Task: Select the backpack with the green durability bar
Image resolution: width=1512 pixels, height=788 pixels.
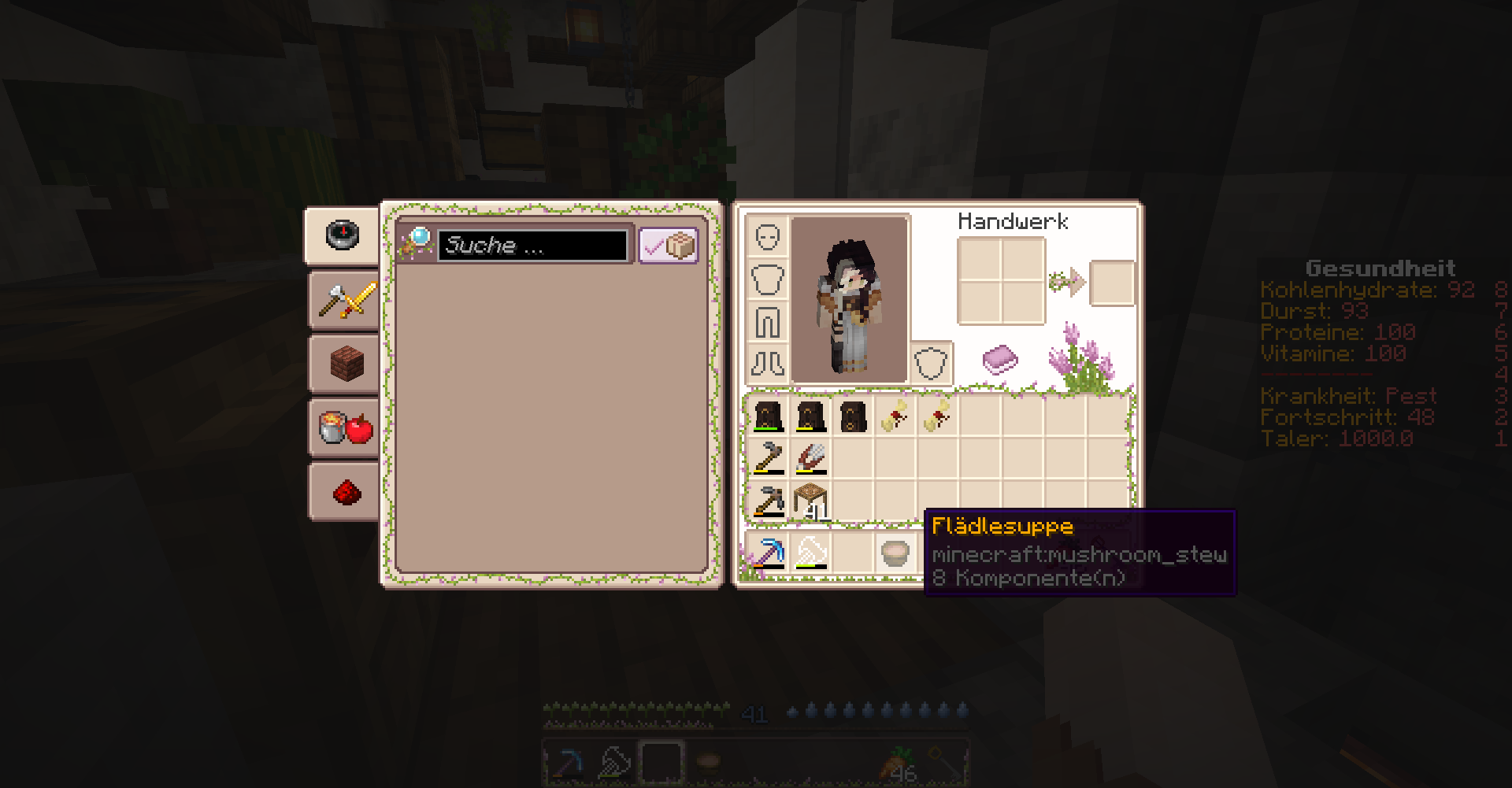Action: [768, 416]
